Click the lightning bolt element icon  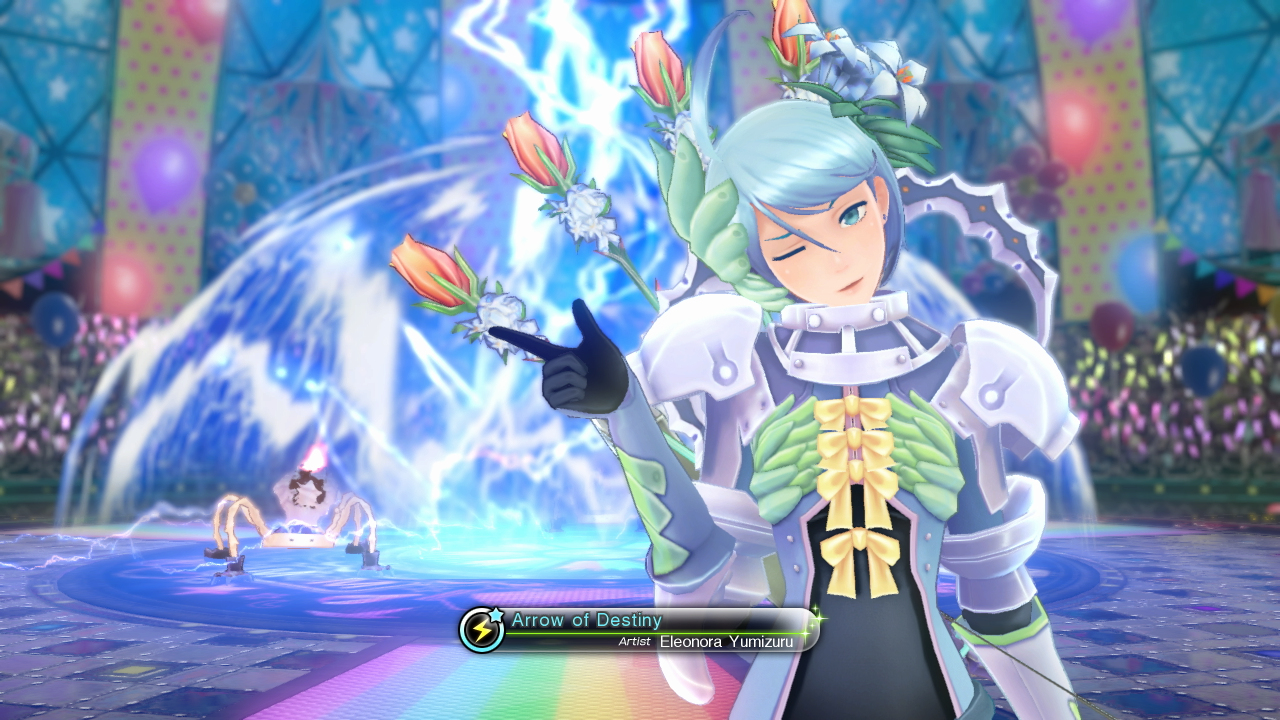pos(482,630)
